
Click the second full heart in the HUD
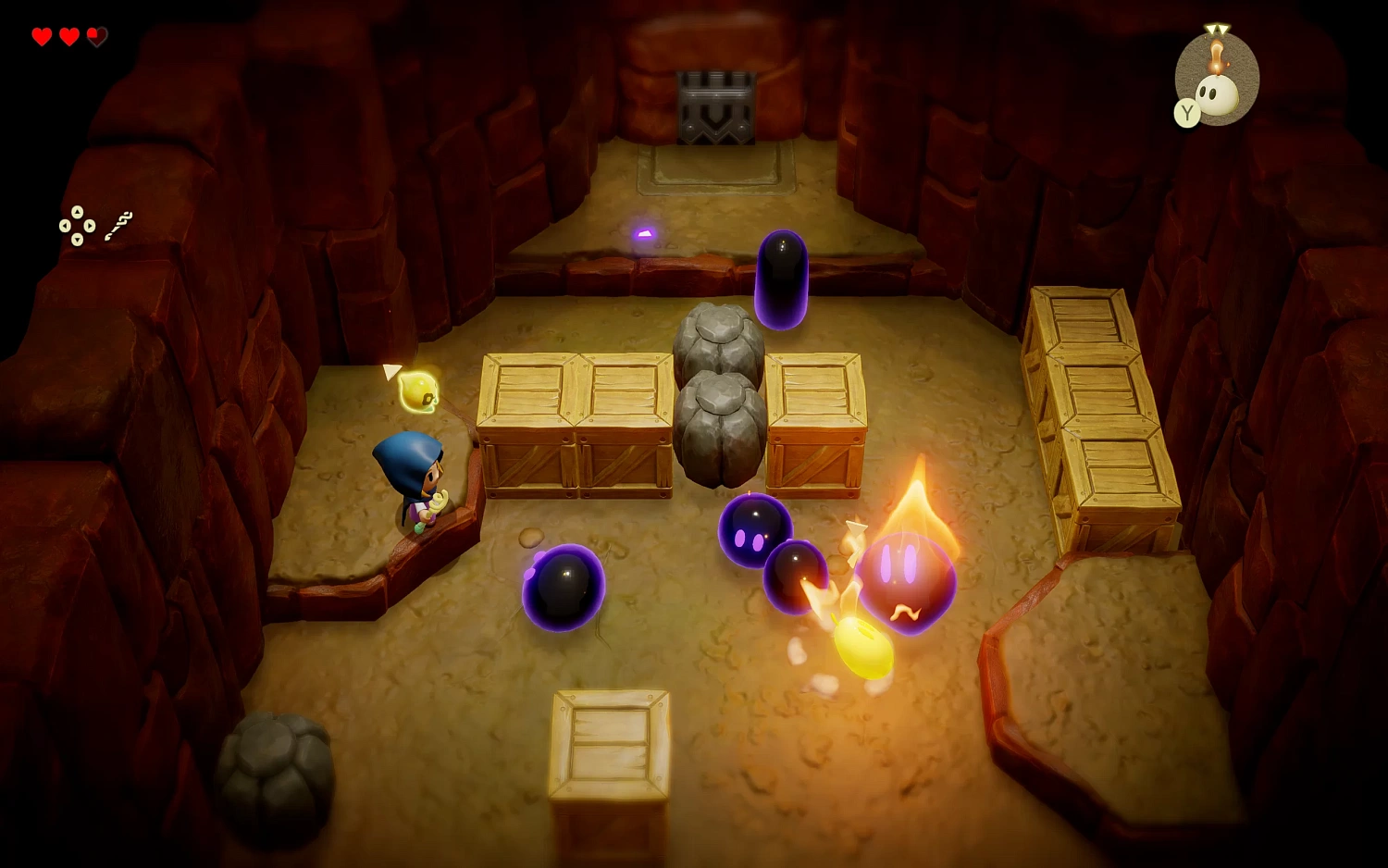pos(68,38)
